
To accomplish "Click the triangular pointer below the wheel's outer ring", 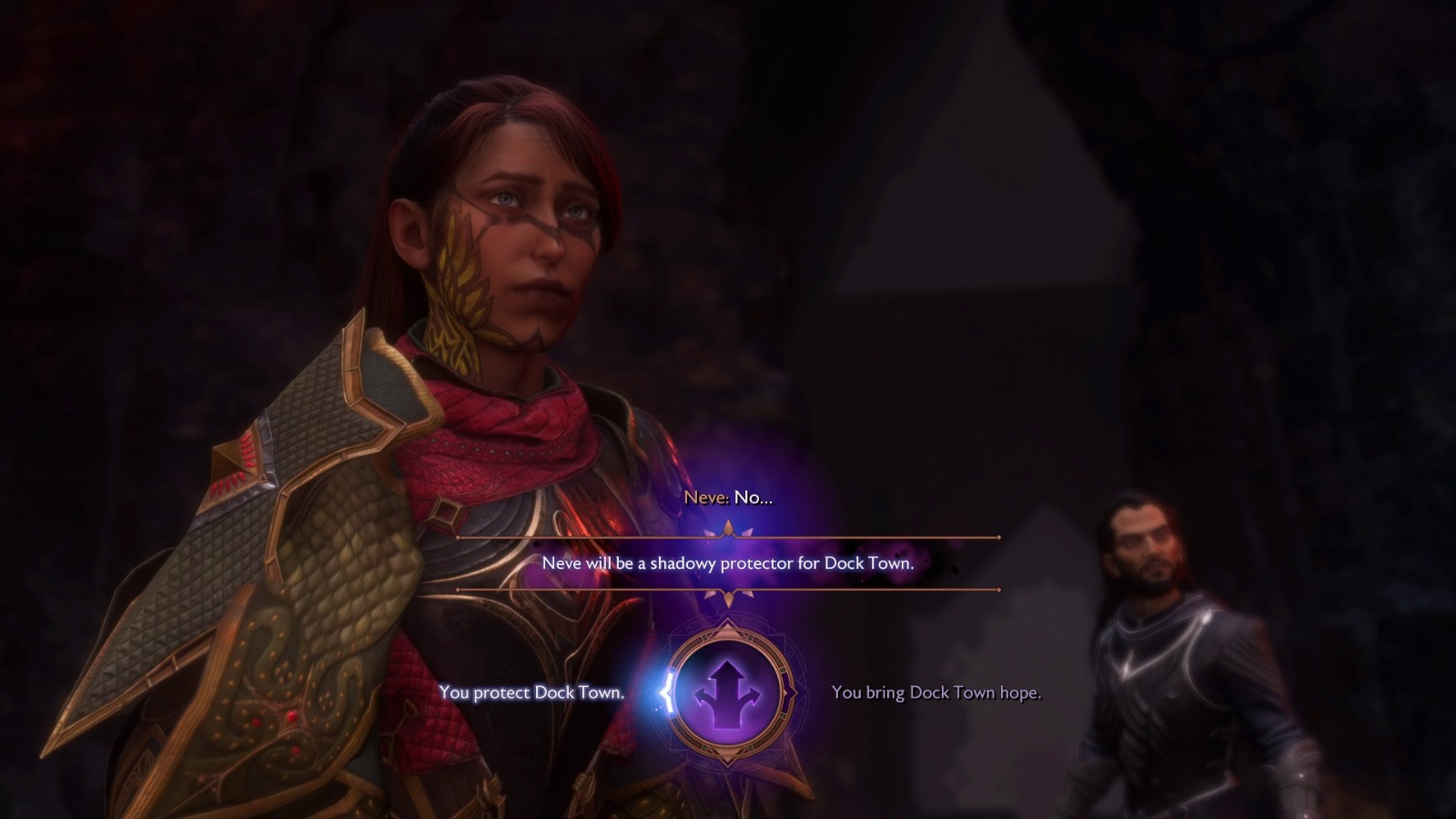I will pos(728,758).
